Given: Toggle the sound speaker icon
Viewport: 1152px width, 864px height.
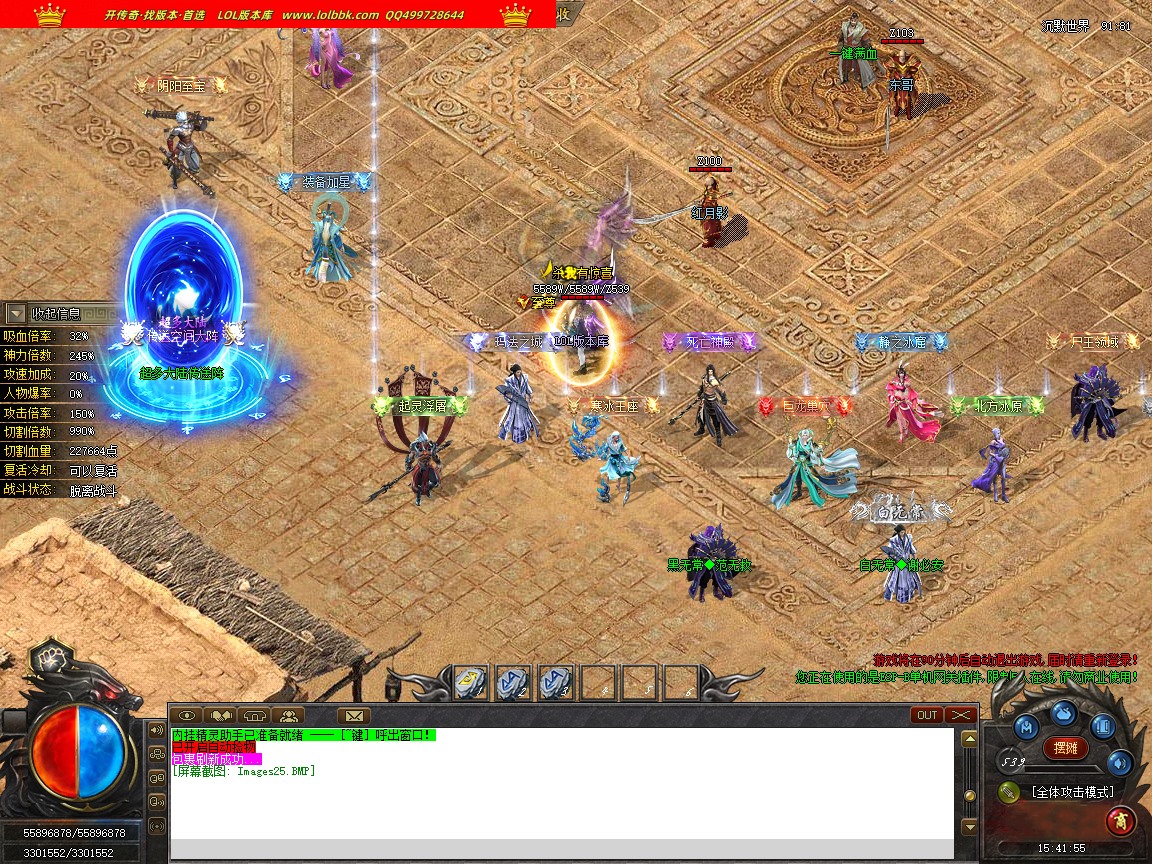Looking at the screenshot, I should tap(1119, 763).
